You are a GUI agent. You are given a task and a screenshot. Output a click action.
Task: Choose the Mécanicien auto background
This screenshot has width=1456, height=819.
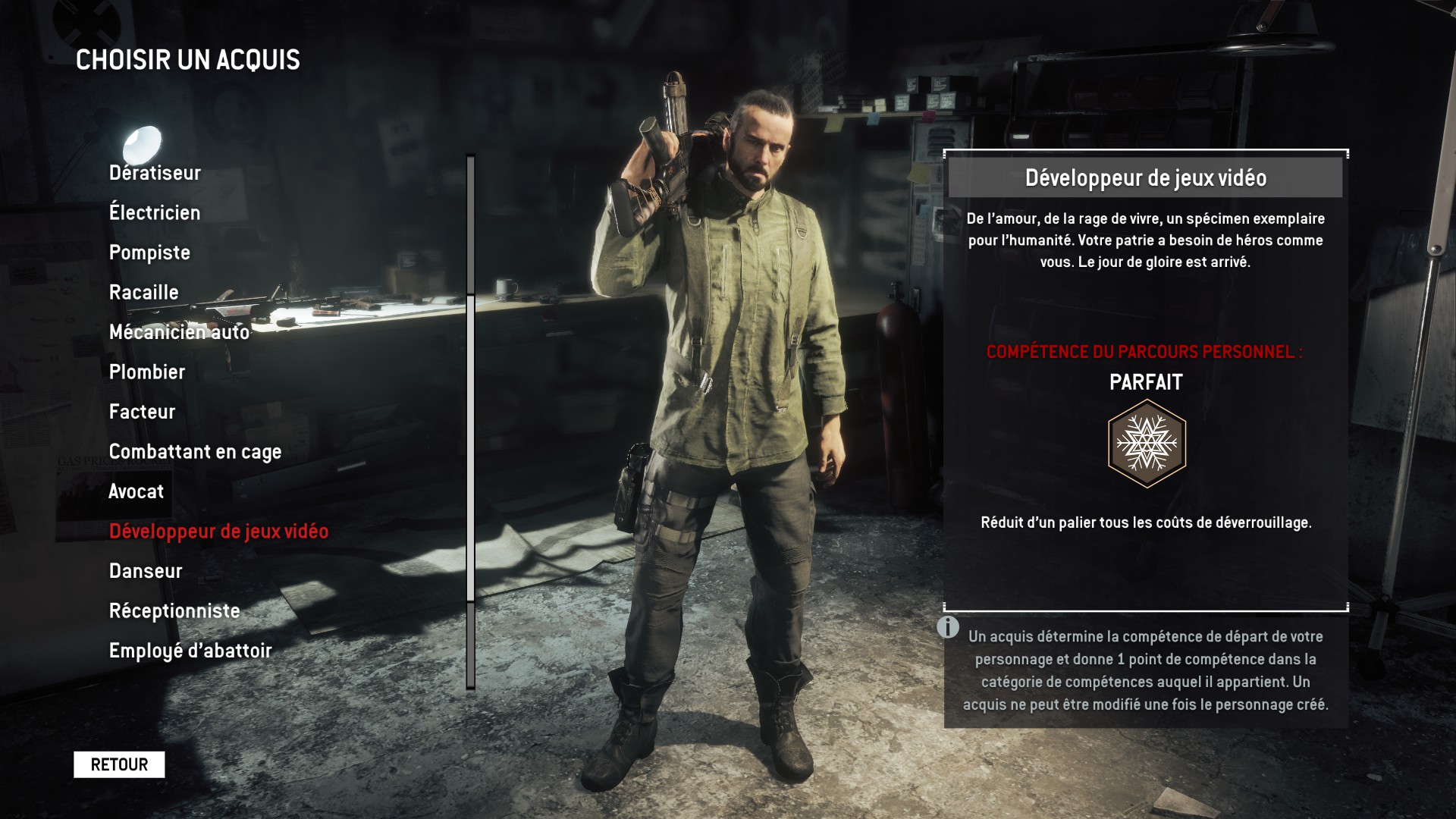pos(179,332)
